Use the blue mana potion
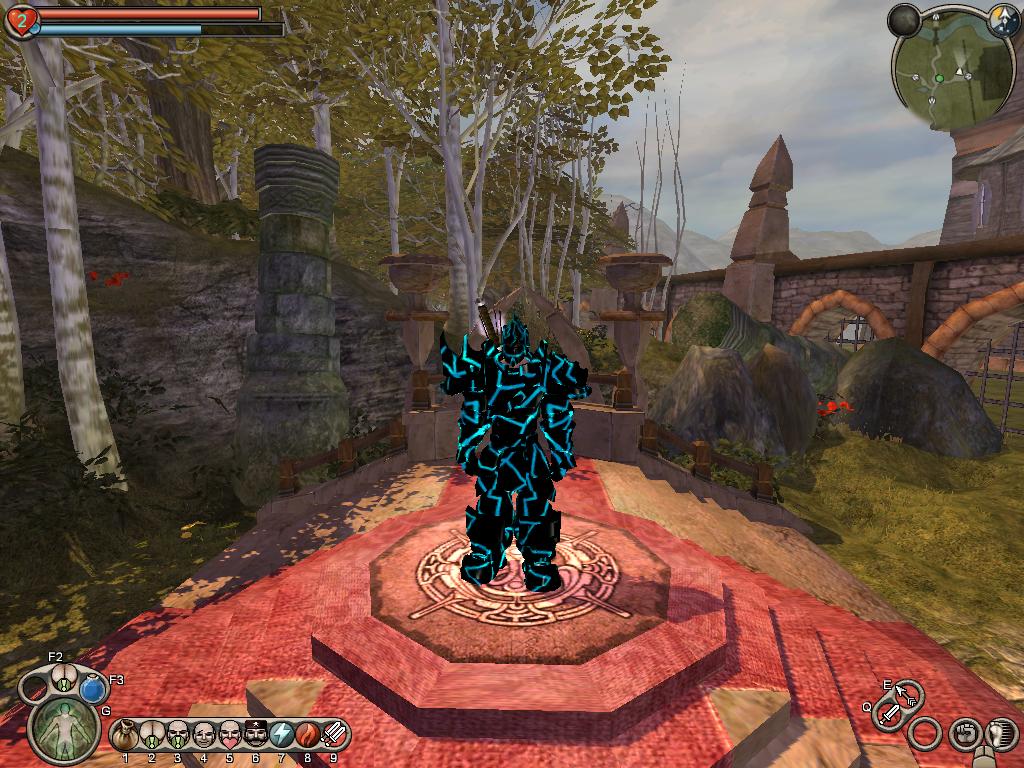Image resolution: width=1024 pixels, height=768 pixels. click(93, 689)
